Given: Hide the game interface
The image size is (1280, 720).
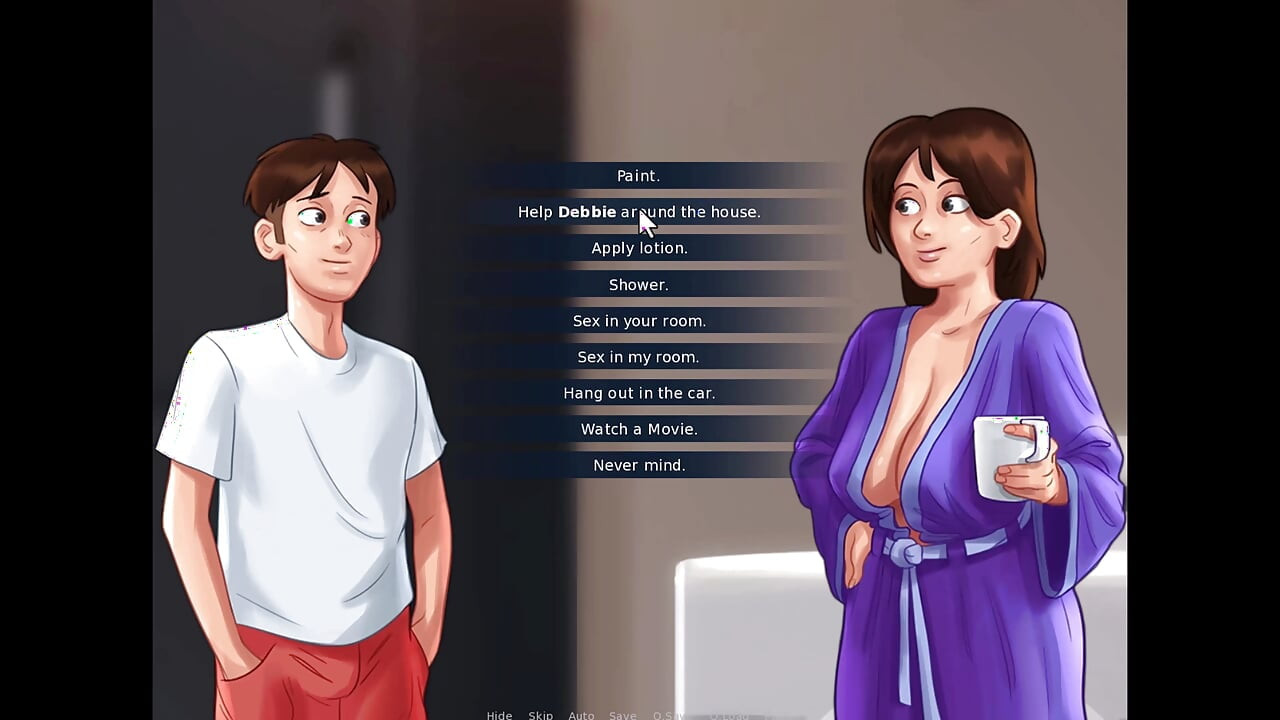Looking at the screenshot, I should [x=499, y=715].
